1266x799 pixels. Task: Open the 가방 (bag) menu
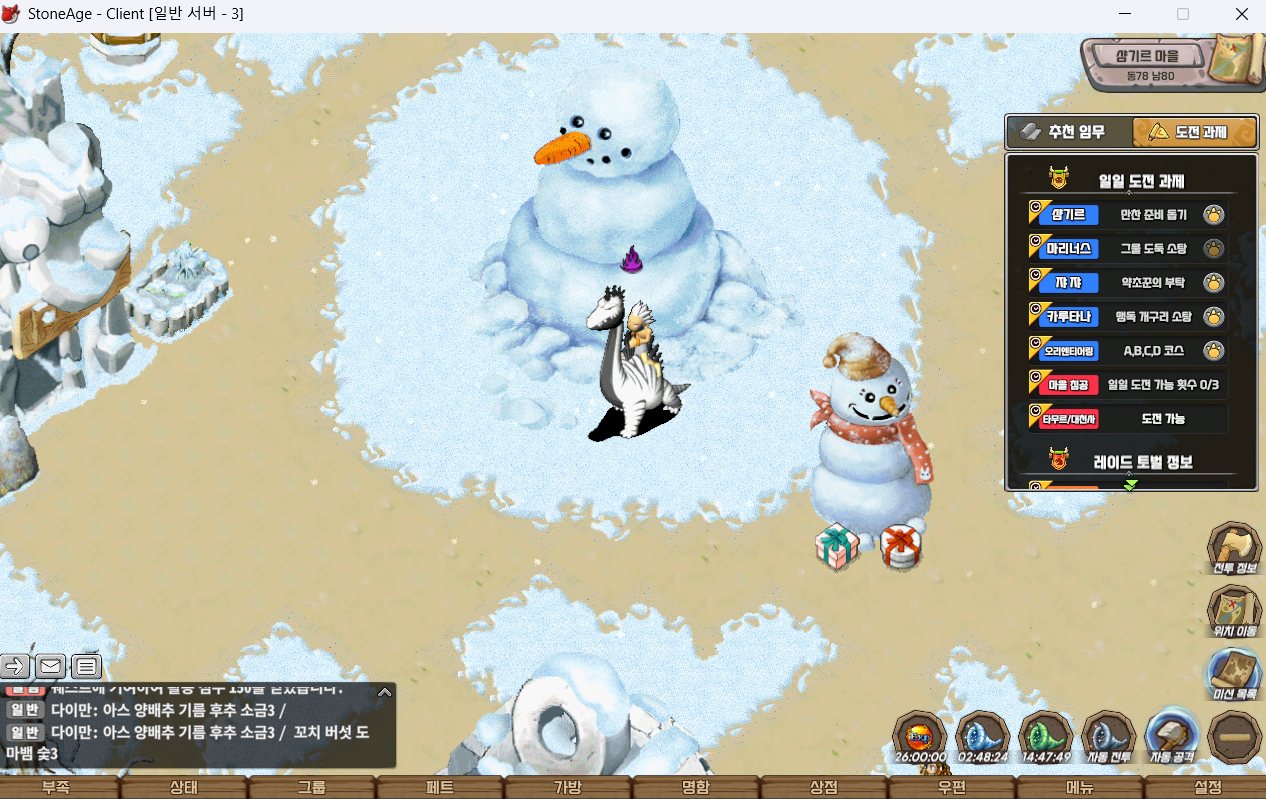coord(567,787)
